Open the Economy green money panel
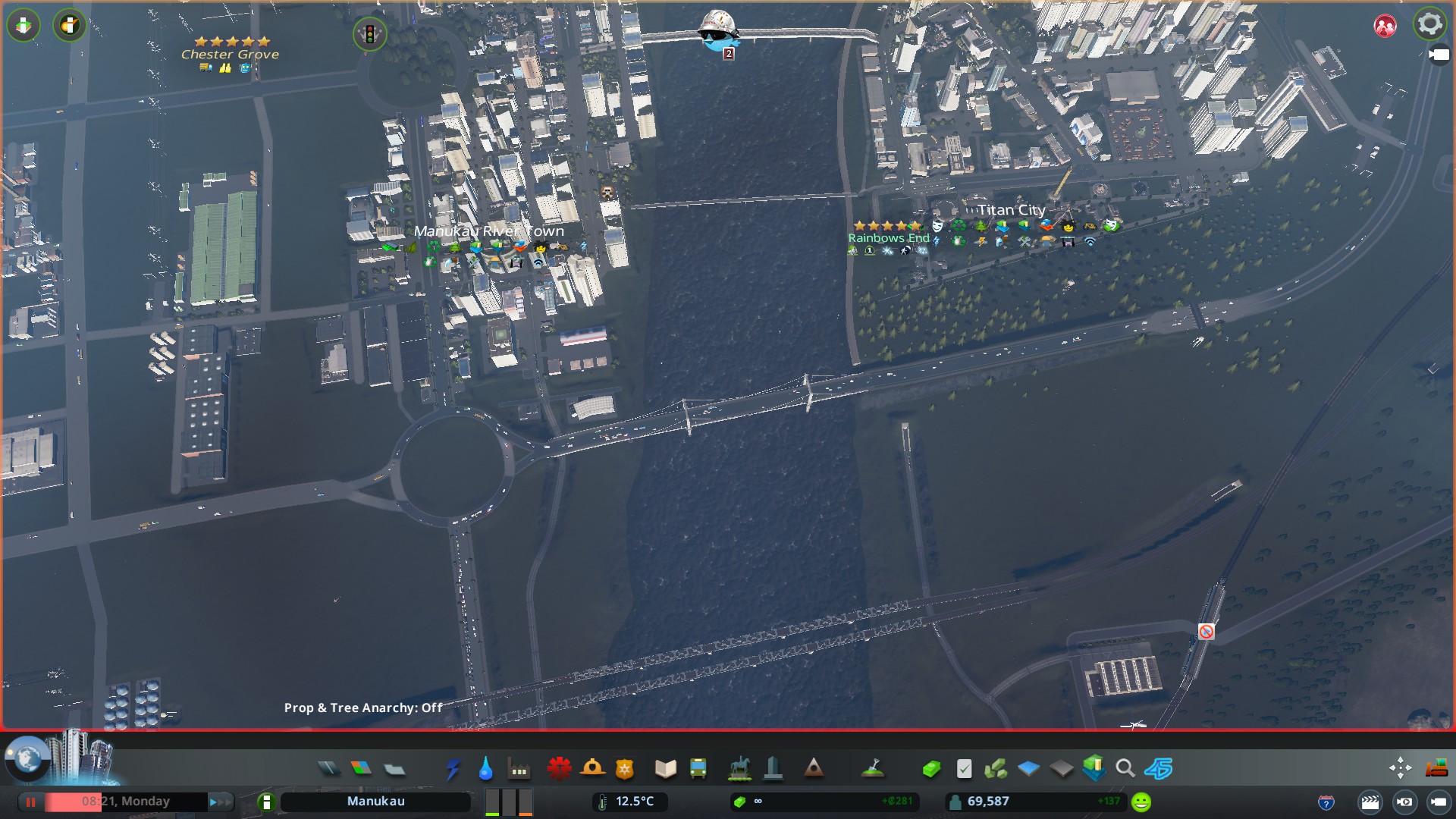Screen dimensions: 1456x819 pos(931,769)
